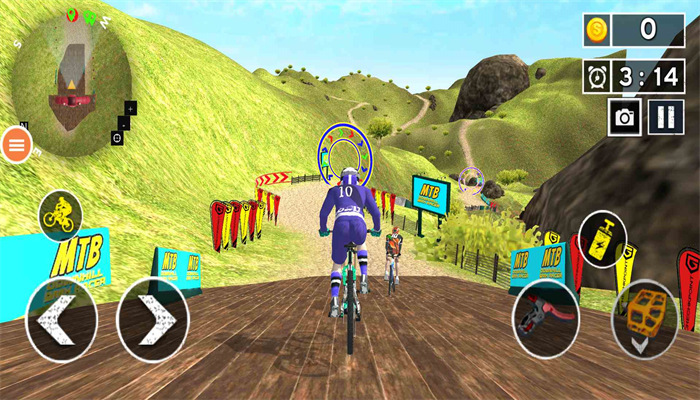Pause the race
The image size is (700, 400).
tap(663, 118)
